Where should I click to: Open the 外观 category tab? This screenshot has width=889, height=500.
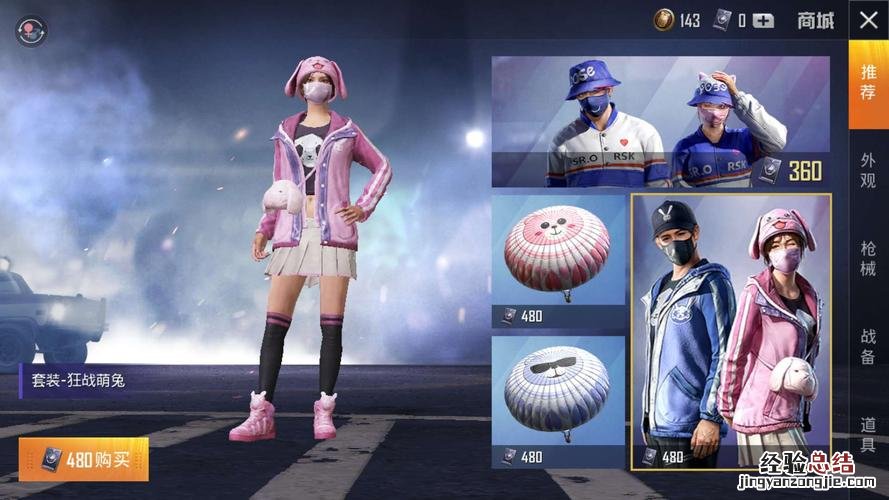point(867,171)
